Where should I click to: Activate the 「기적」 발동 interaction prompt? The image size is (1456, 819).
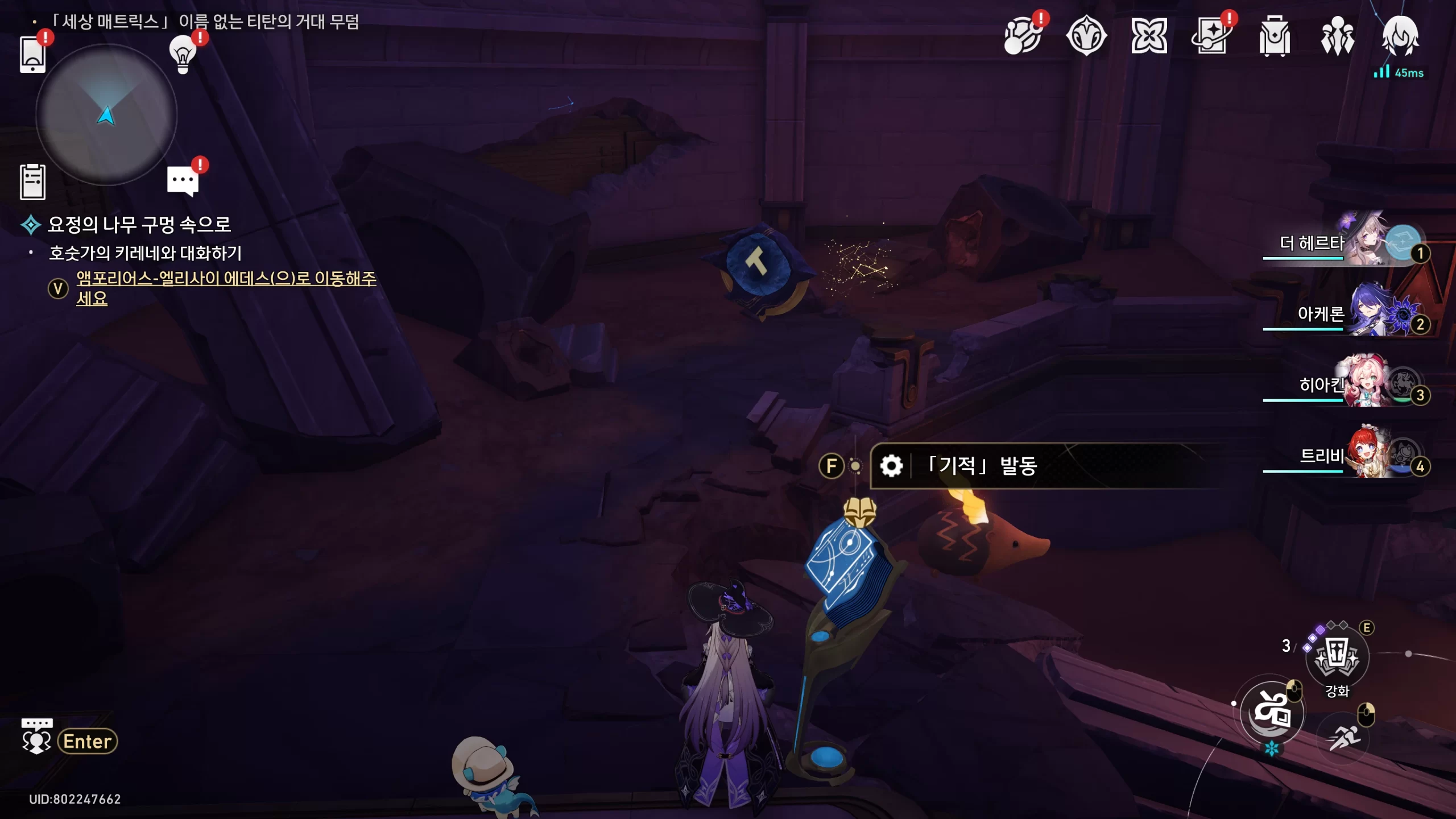click(981, 466)
